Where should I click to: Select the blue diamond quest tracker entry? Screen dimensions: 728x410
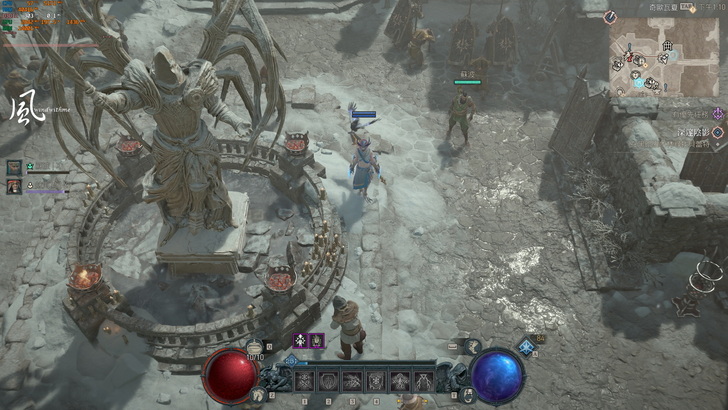coord(717,132)
